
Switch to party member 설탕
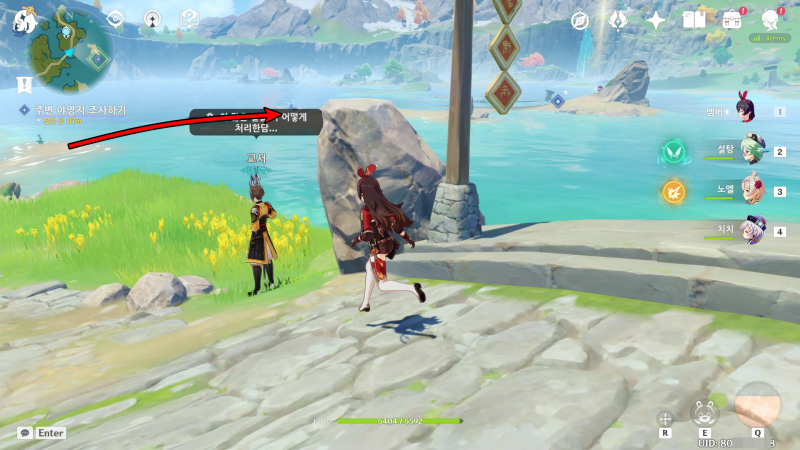tap(751, 151)
